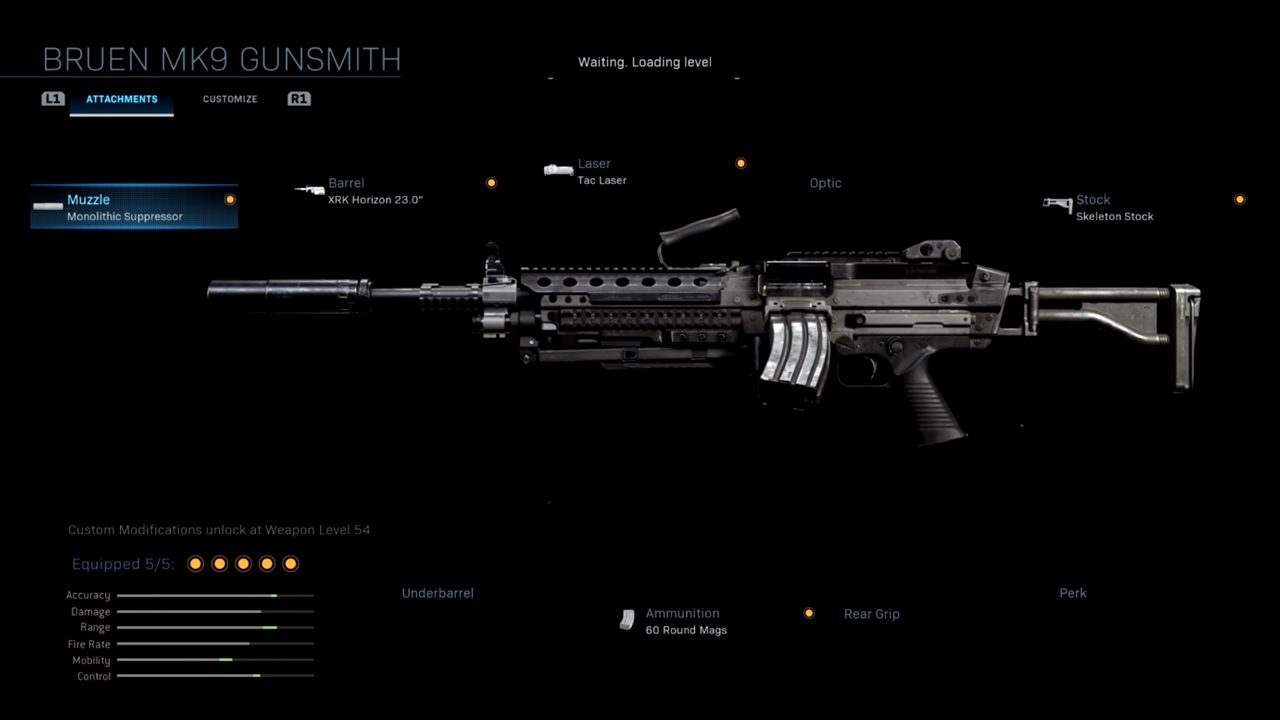This screenshot has height=720, width=1280.
Task: Open the Customize tab
Action: 230,99
